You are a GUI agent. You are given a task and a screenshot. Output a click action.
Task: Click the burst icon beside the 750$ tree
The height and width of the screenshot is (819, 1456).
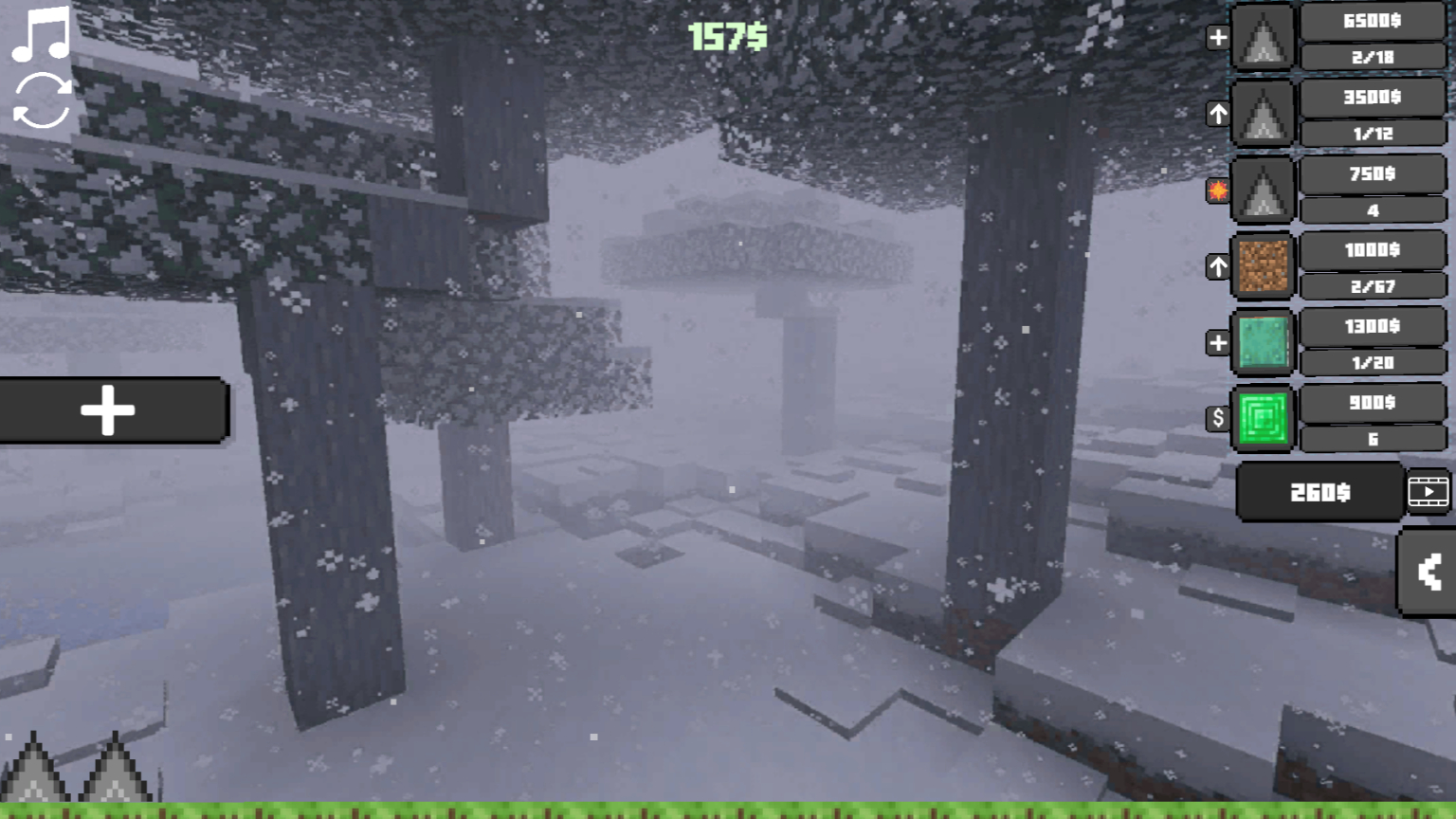click(1217, 190)
